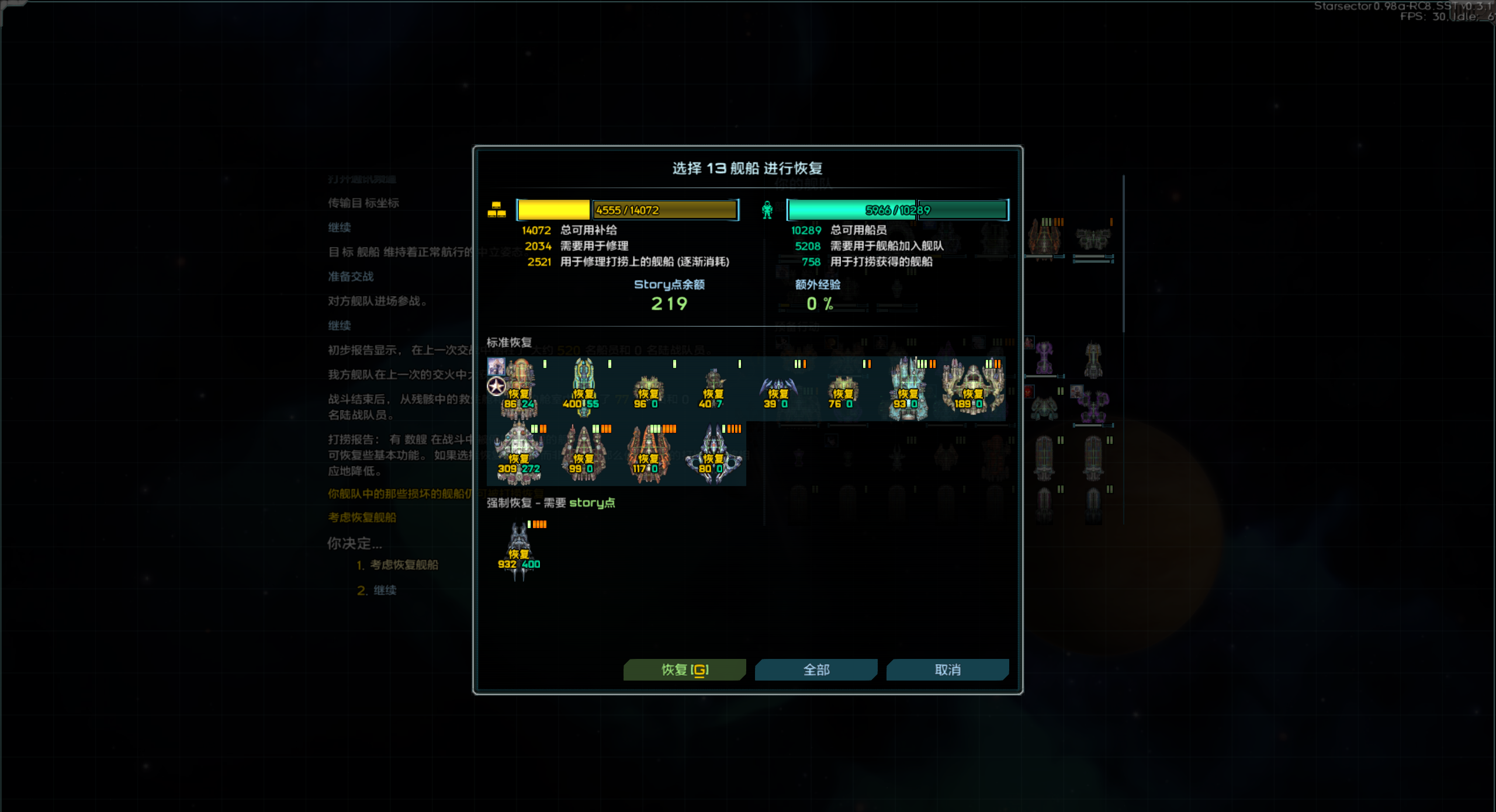Select the large ship labeled 309 272
The width and height of the screenshot is (1496, 812).
(x=519, y=454)
